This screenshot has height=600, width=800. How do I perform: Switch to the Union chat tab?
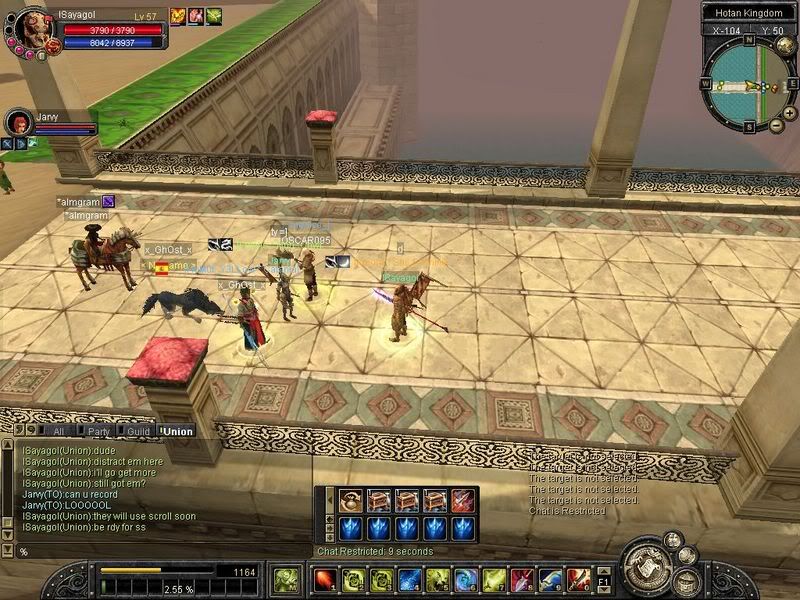[x=176, y=431]
